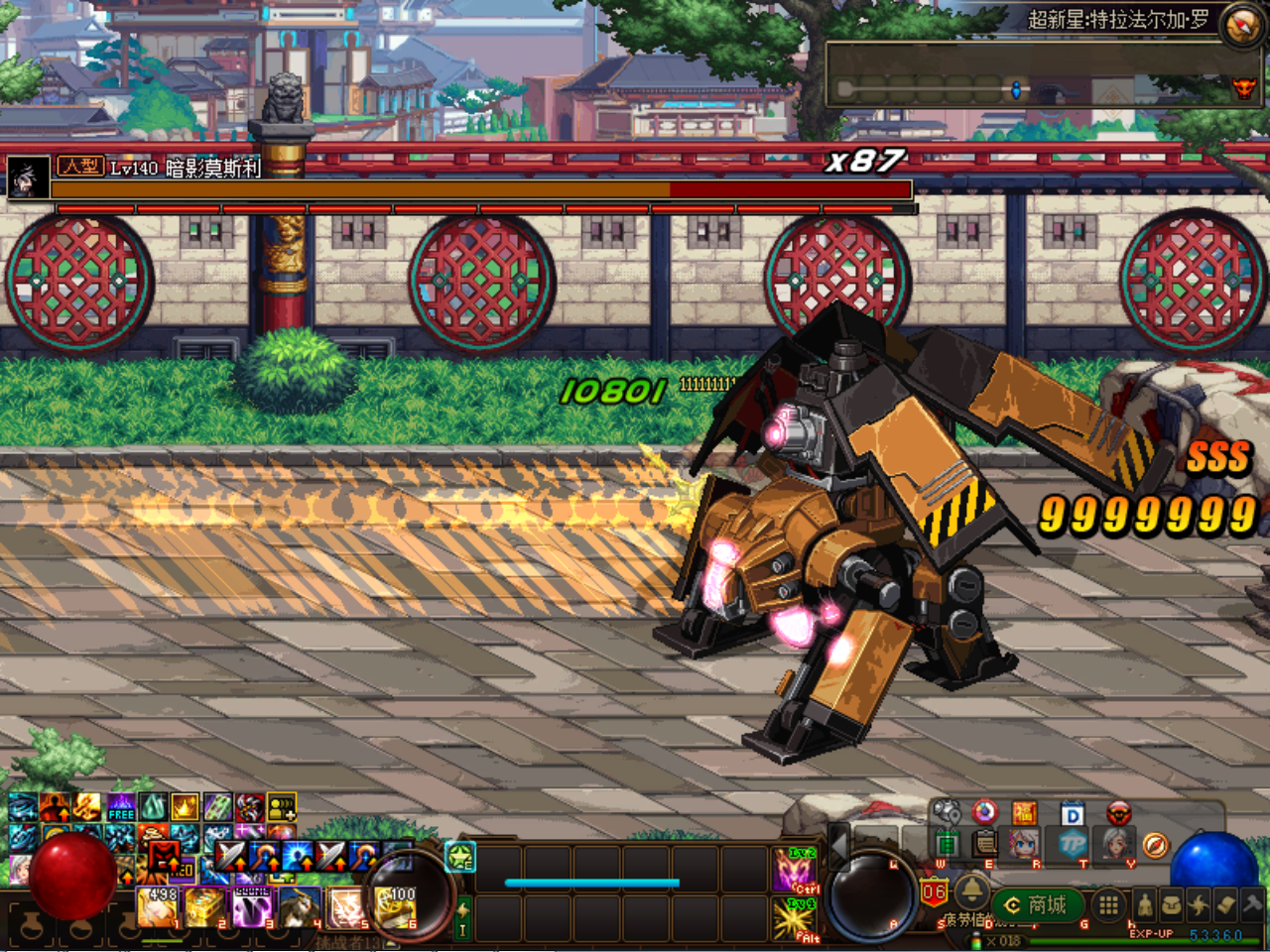
Task: Open the grid menu labeled G
Action: coord(1109,905)
